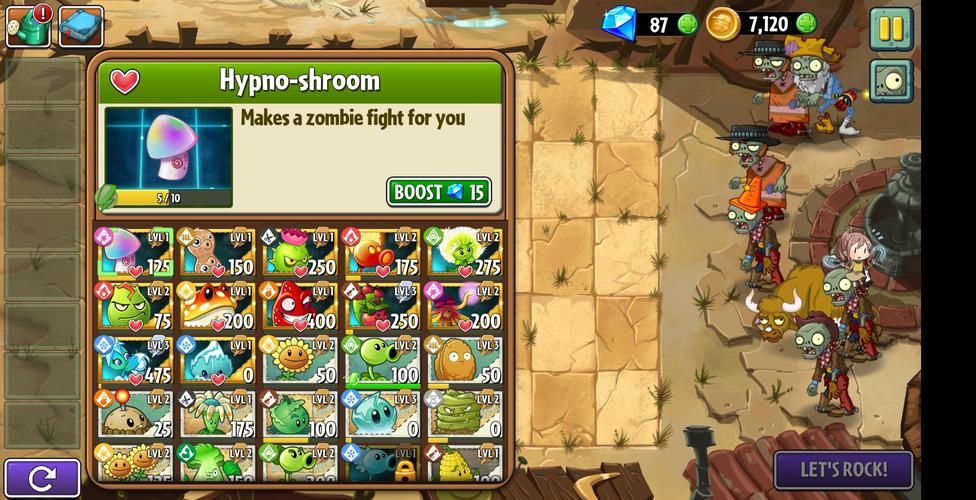
Task: Choose the Sunflower seed packet
Action: pyautogui.click(x=298, y=360)
